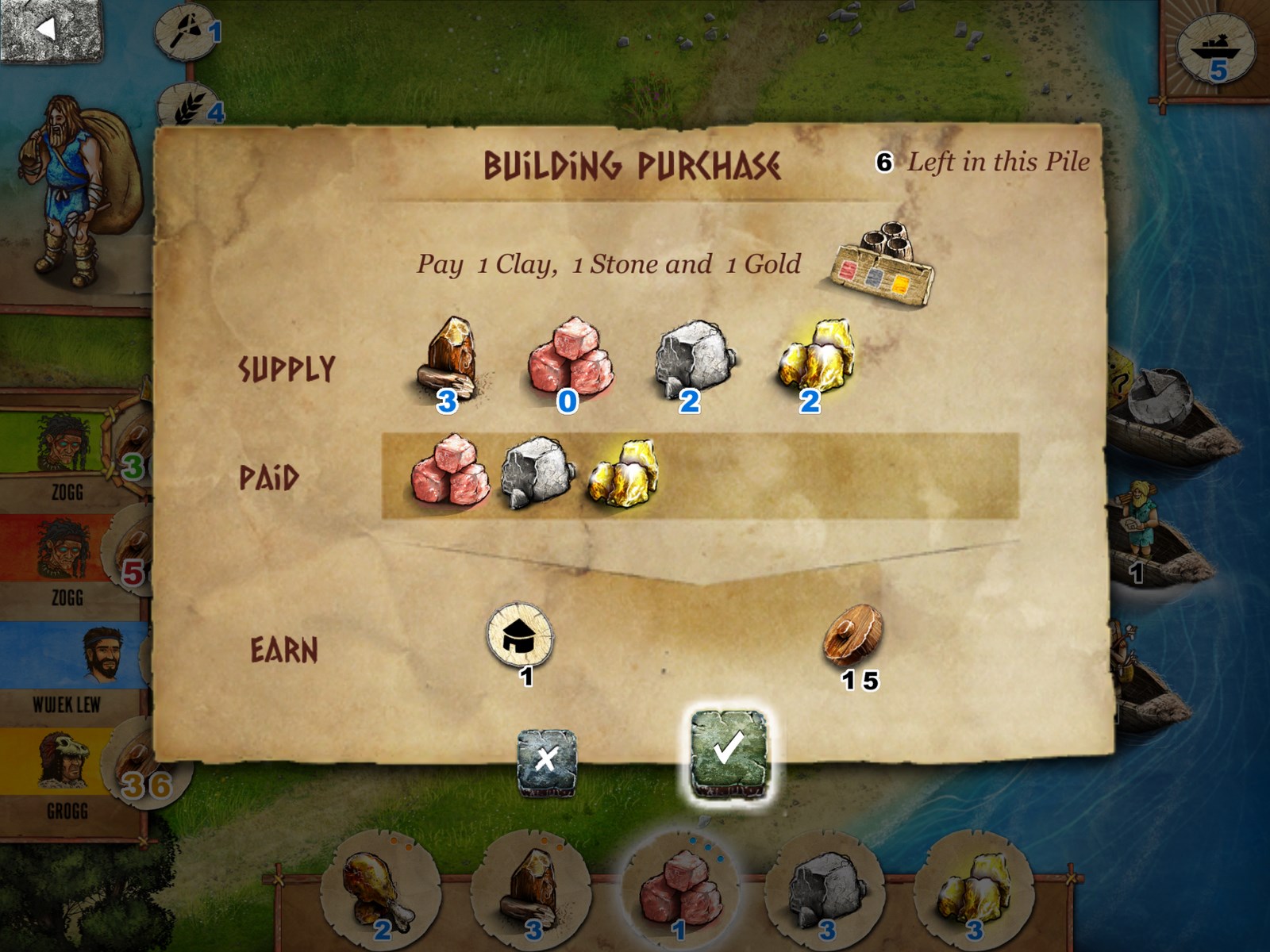Go back using the stone arrow button
Viewport: 1270px width, 952px height.
point(52,30)
